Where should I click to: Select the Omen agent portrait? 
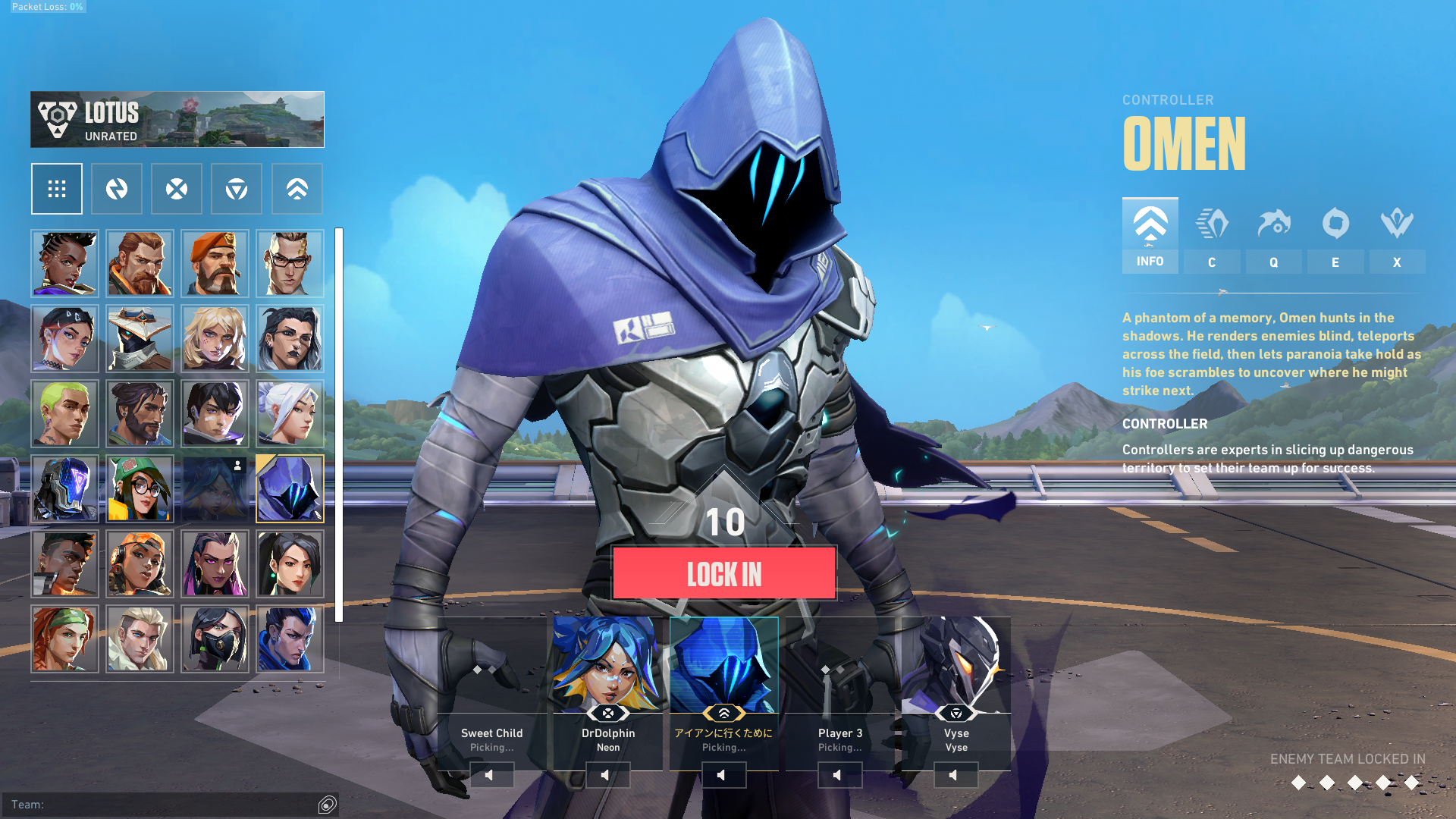click(290, 489)
